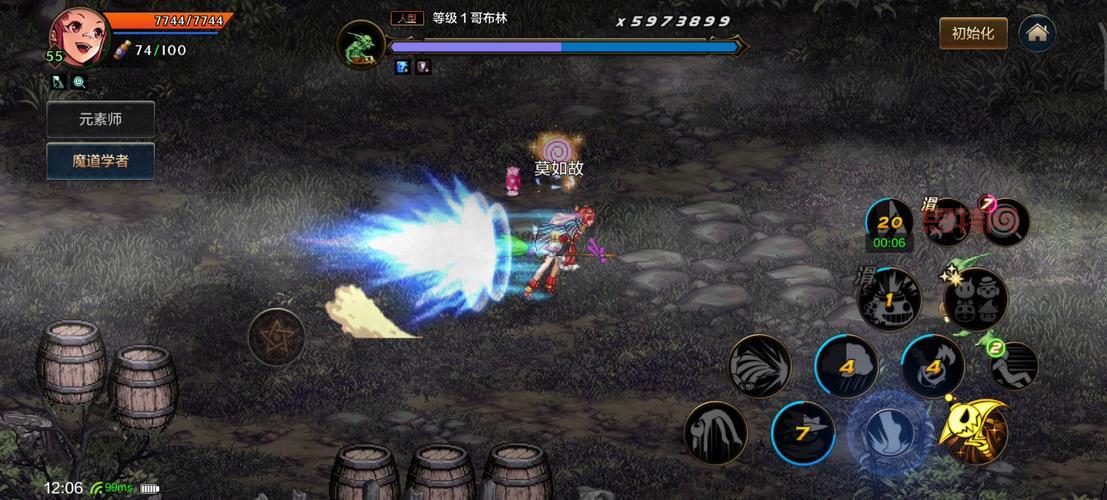Open the home menu via house icon
This screenshot has width=1107, height=500.
tap(1037, 33)
